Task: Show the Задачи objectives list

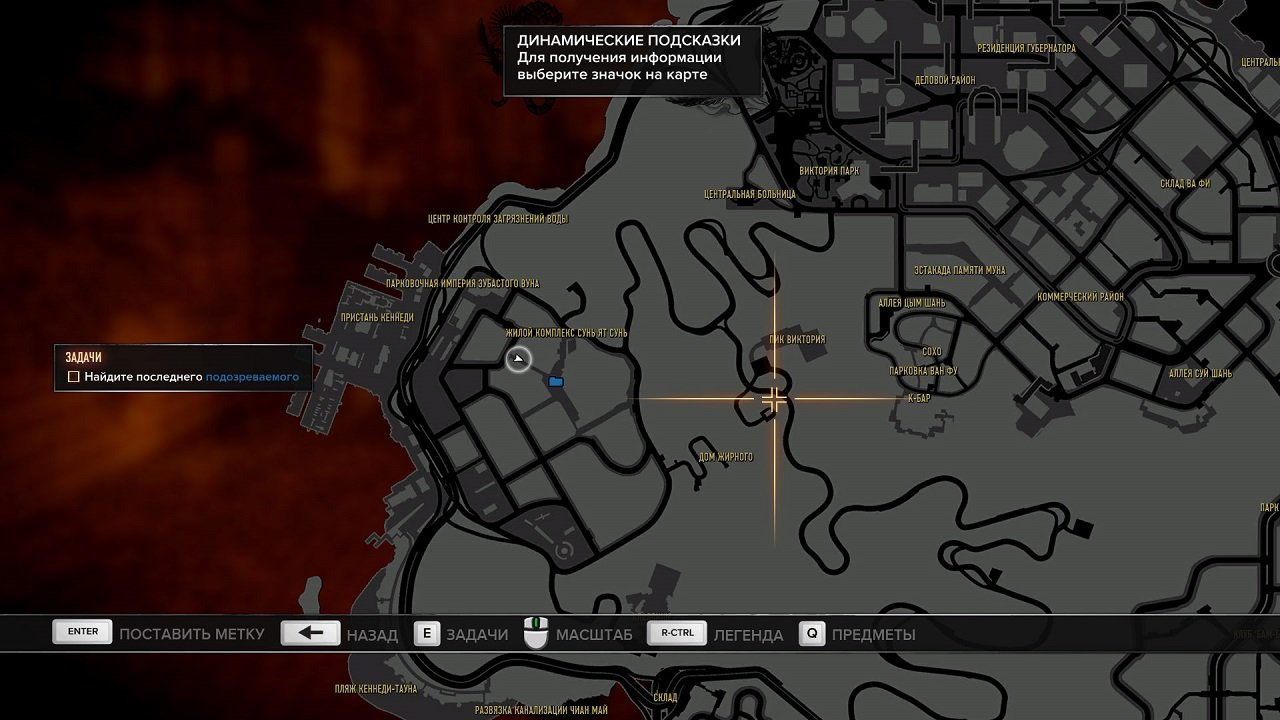Action: tap(427, 633)
